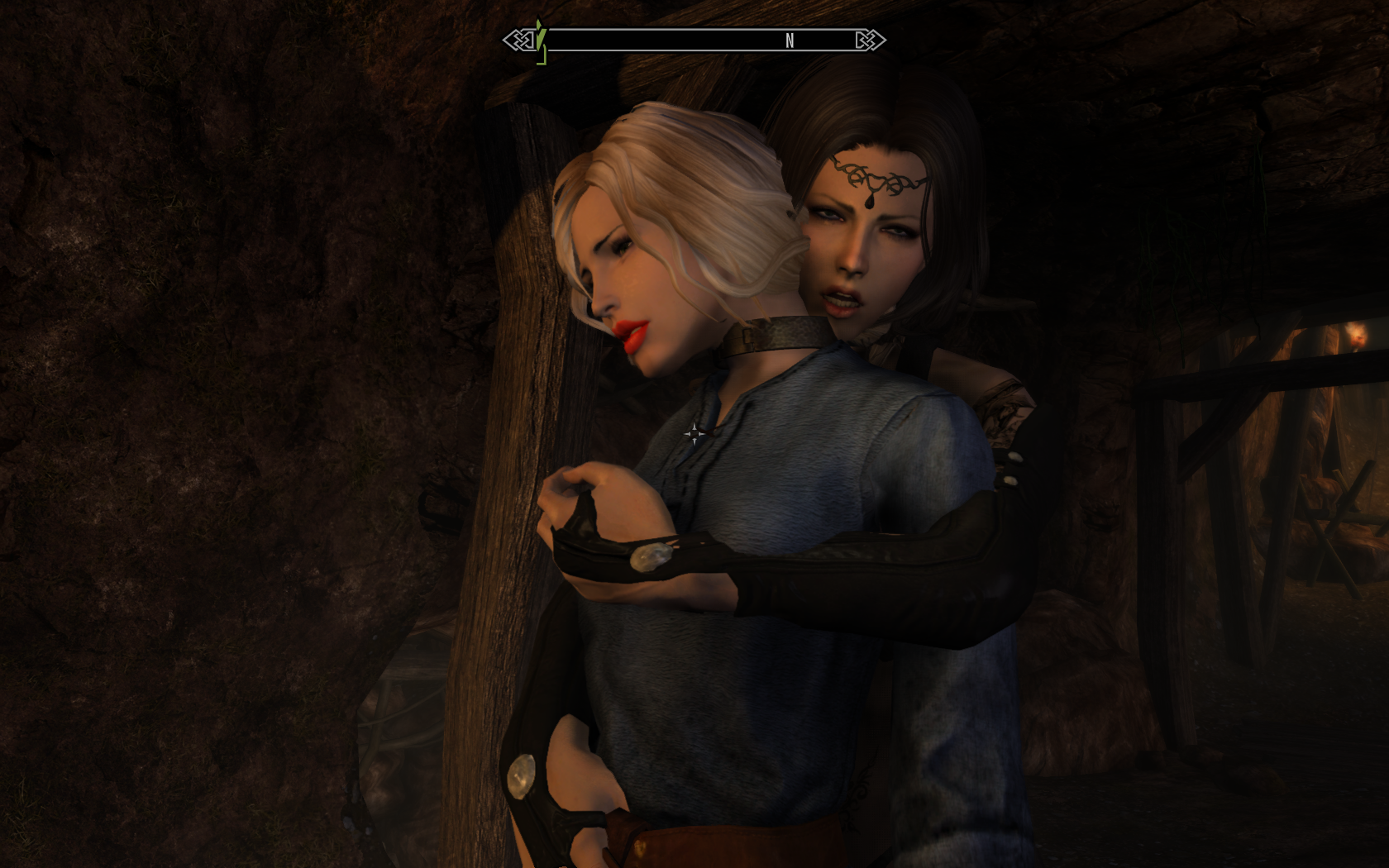The image size is (1389, 868).
Task: Click the North marker on the compass bar
Action: pyautogui.click(x=790, y=41)
